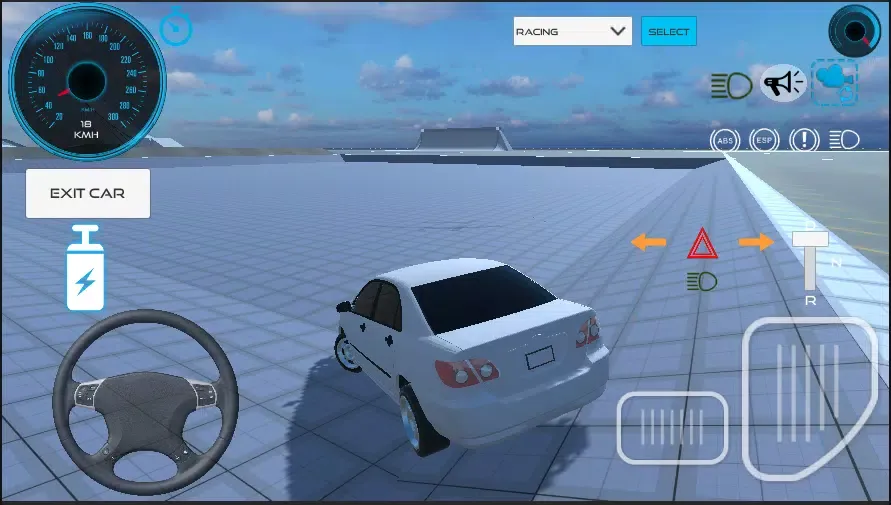This screenshot has height=505, width=891.
Task: Activate the handbrake exclamation icon
Action: [x=806, y=140]
